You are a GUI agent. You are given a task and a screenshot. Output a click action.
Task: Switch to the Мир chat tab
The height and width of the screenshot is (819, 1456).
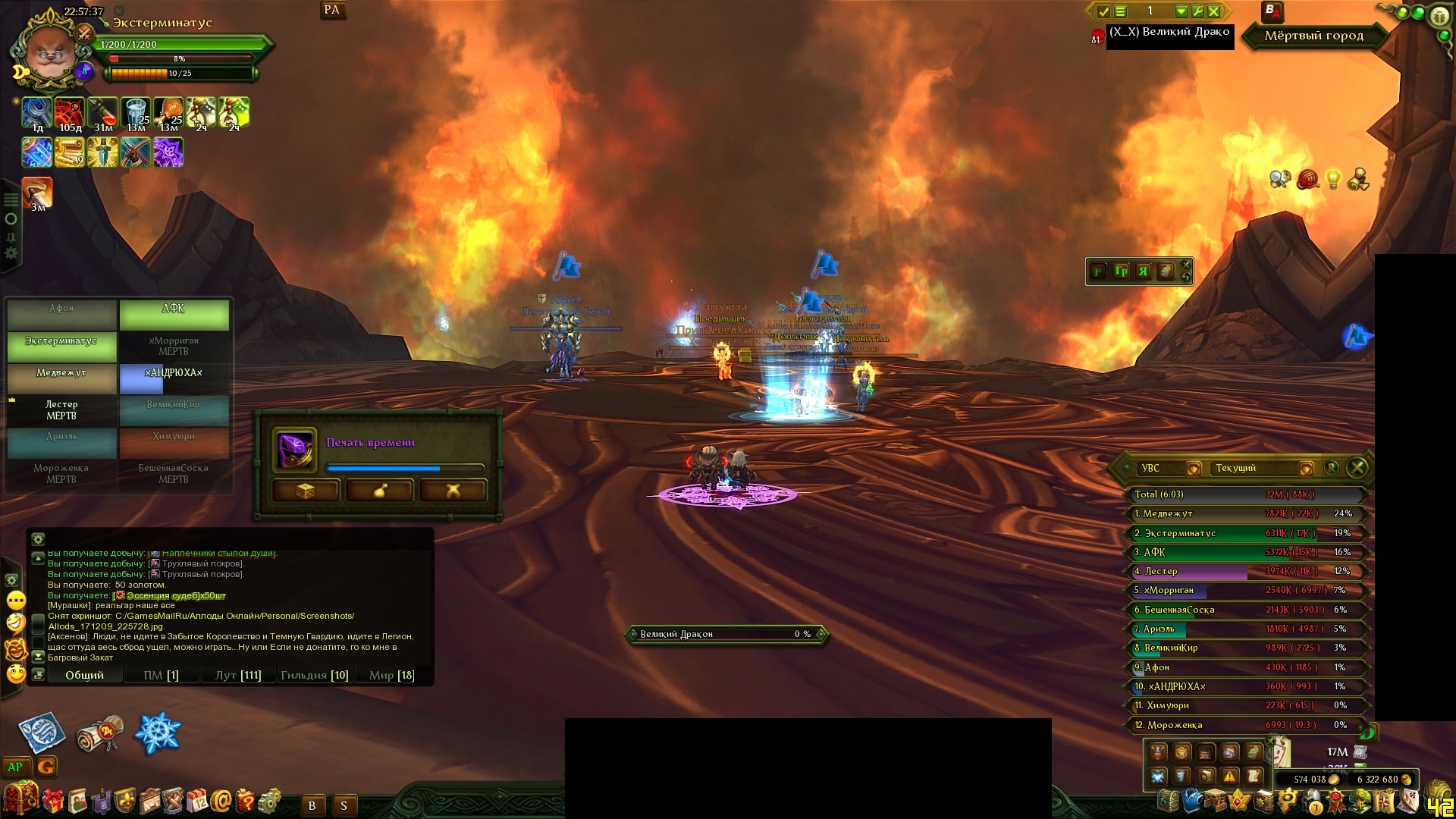click(391, 675)
